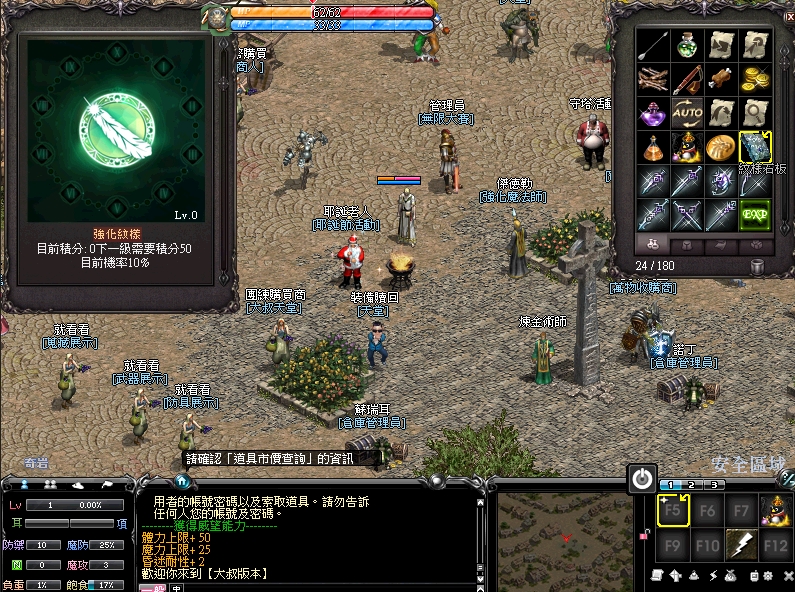Close the inventory window
This screenshot has width=795, height=592.
click(788, 15)
